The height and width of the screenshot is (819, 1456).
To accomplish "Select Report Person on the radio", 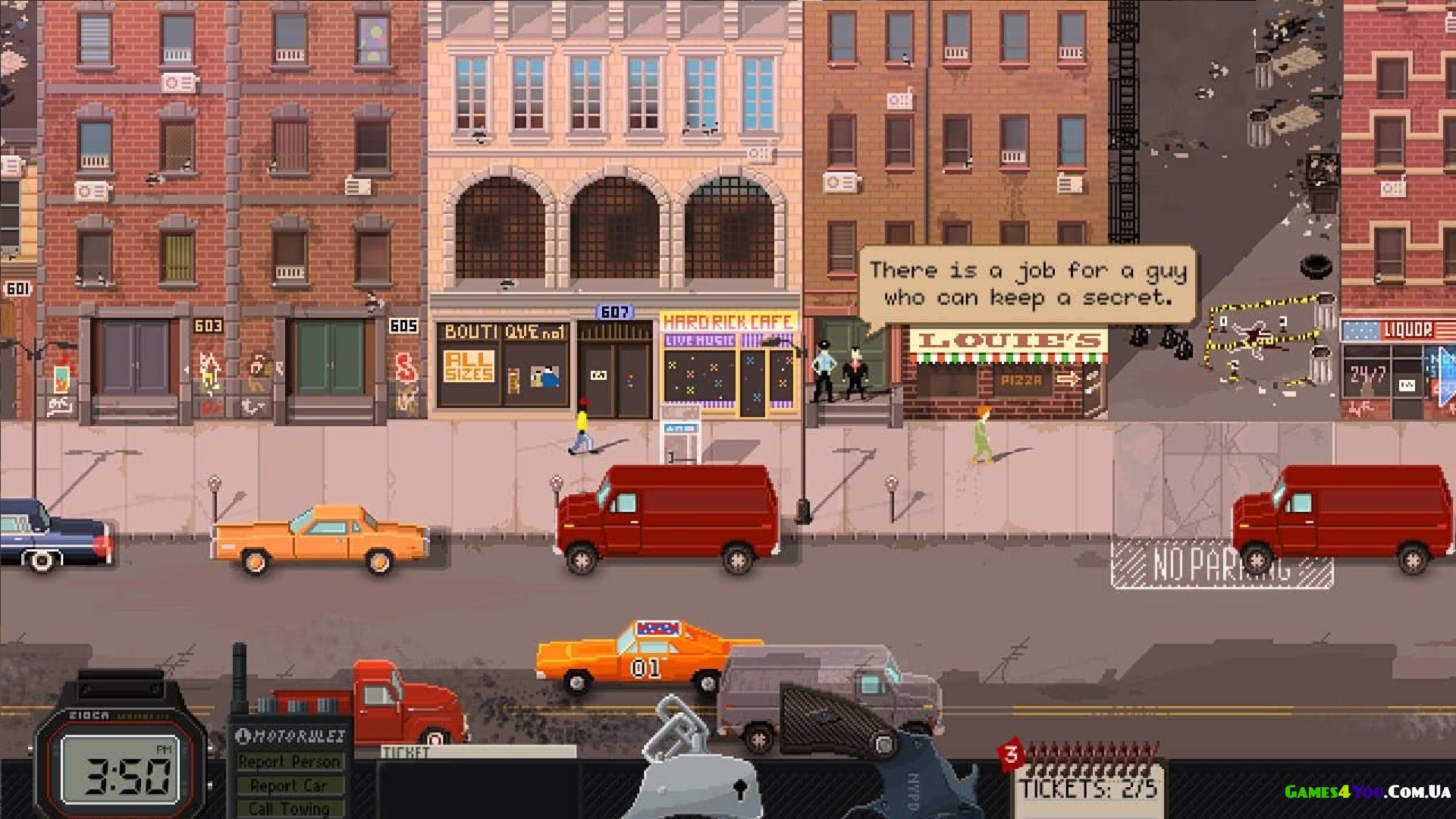I will pos(289,761).
